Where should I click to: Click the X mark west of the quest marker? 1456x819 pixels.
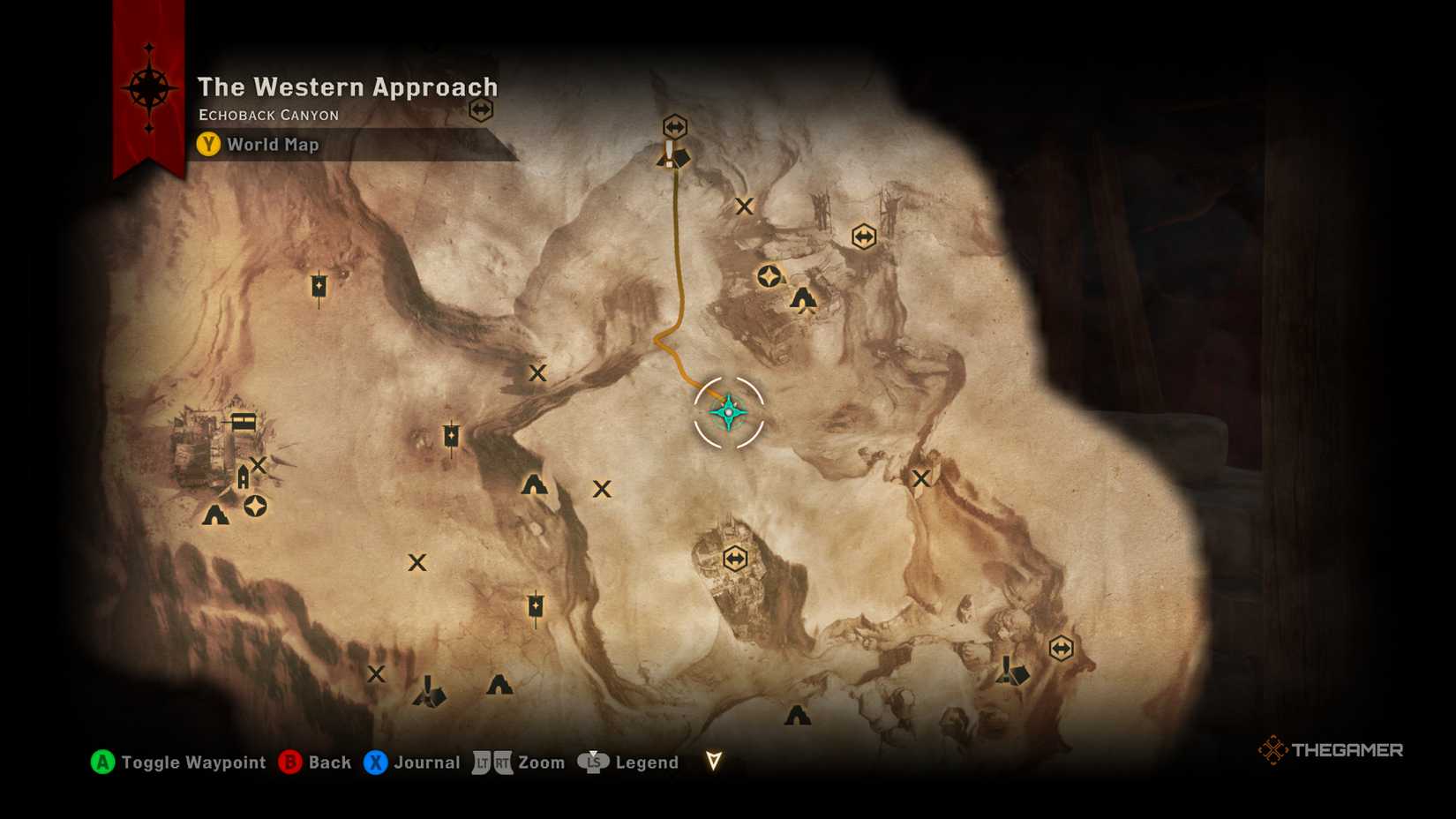[538, 373]
